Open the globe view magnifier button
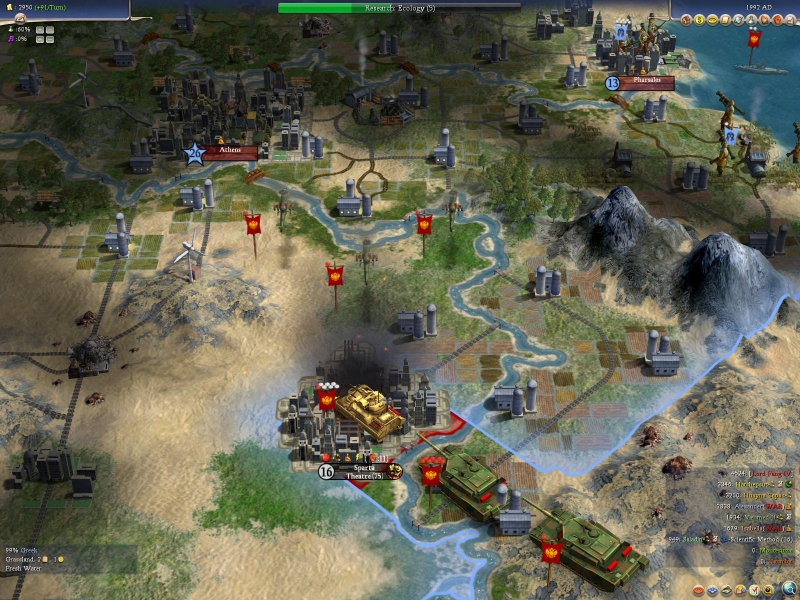Image resolution: width=800 pixels, height=600 pixels. (x=789, y=589)
